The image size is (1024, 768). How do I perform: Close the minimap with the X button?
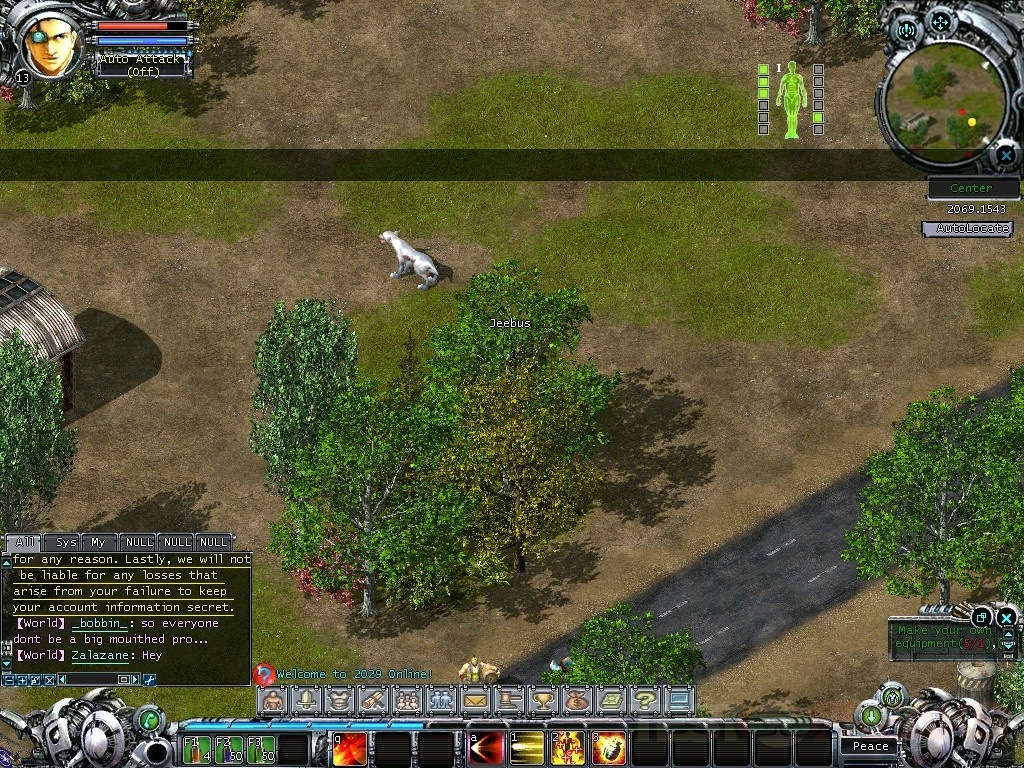tap(1005, 155)
